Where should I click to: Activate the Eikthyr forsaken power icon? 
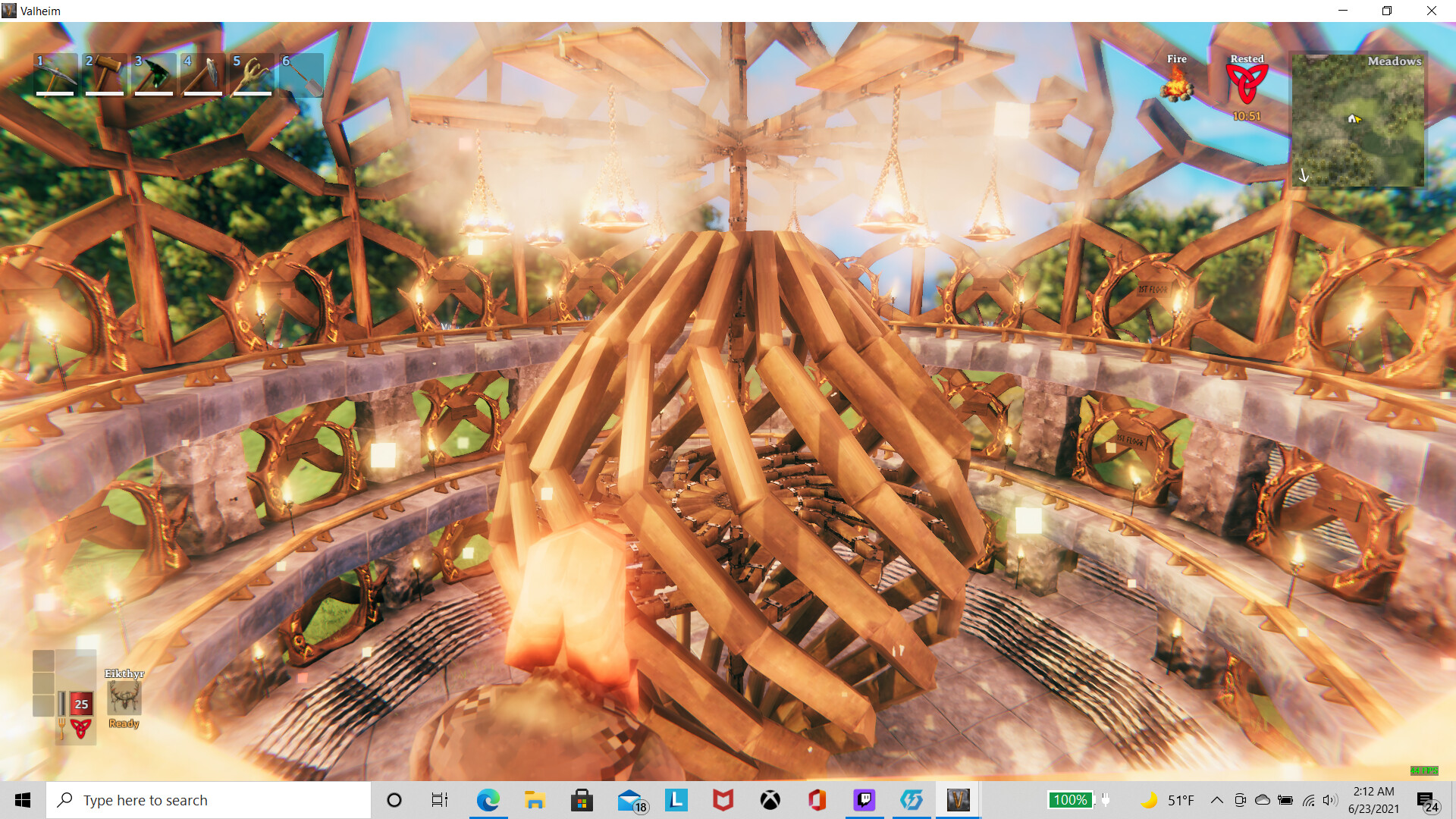pos(124,699)
